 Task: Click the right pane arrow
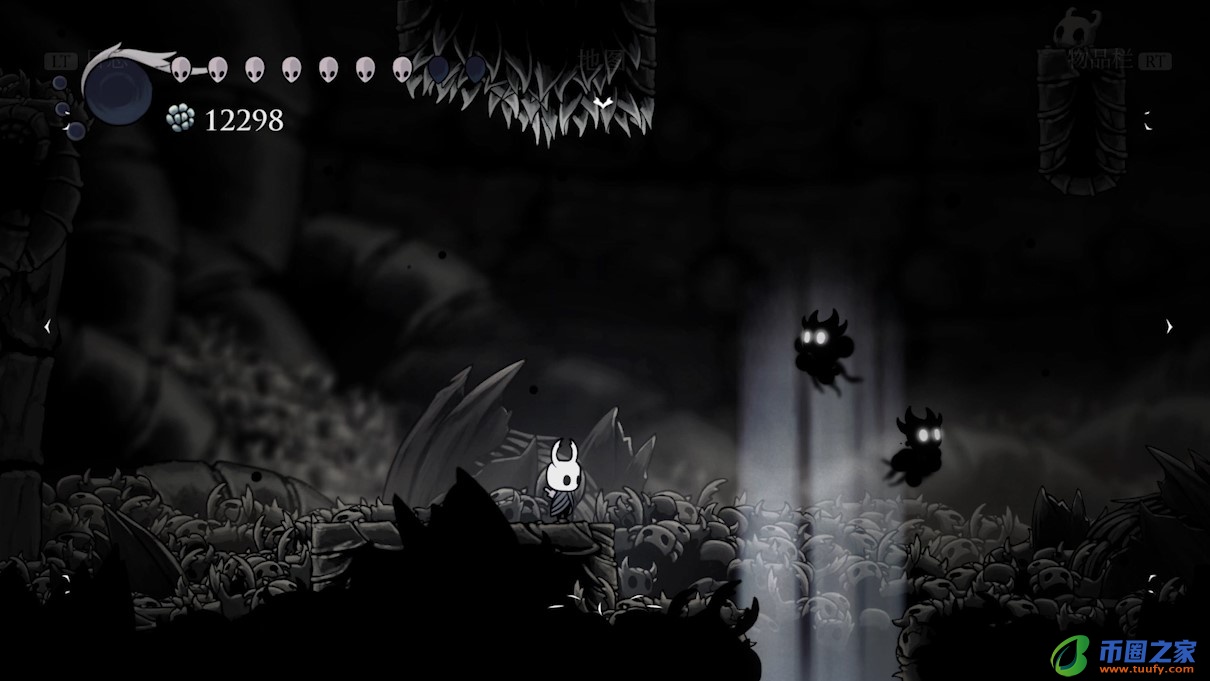coord(1168,326)
